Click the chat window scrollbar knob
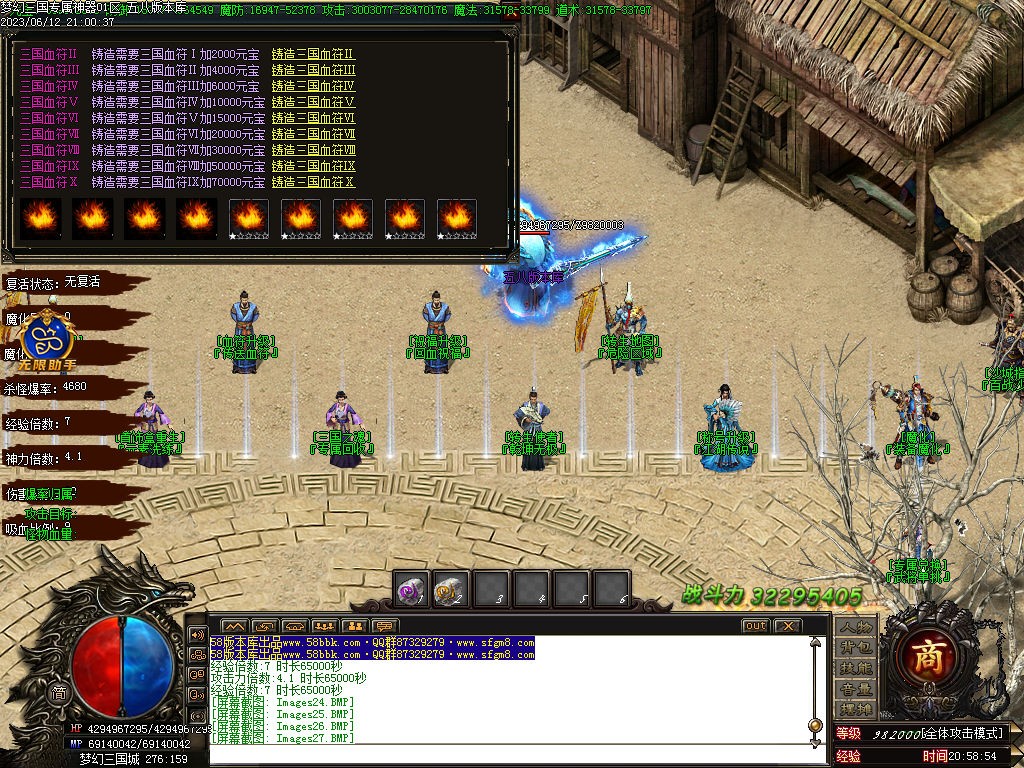Viewport: 1024px width, 768px height. (x=816, y=724)
